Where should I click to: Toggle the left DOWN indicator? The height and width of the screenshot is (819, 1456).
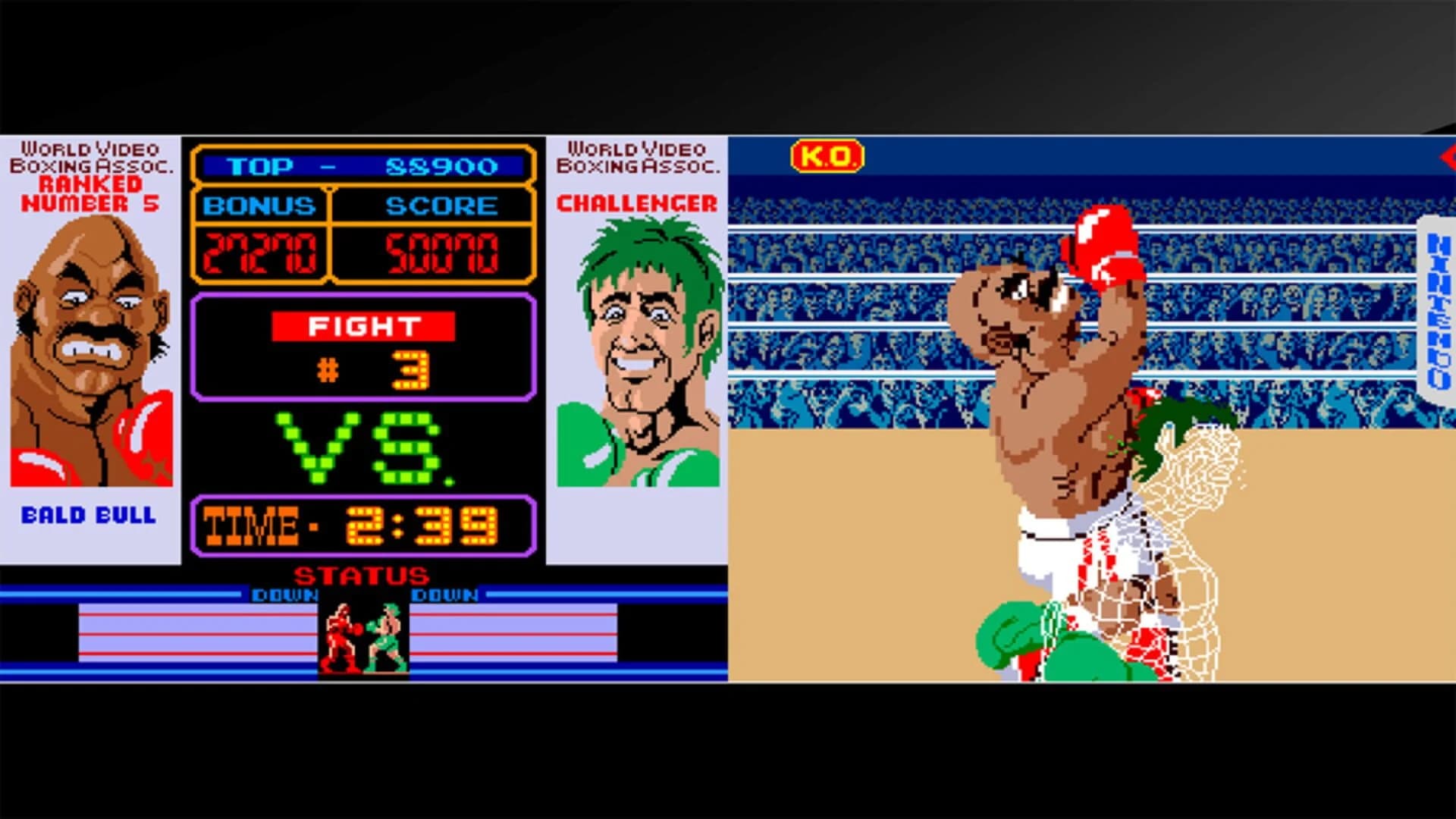click(x=284, y=596)
